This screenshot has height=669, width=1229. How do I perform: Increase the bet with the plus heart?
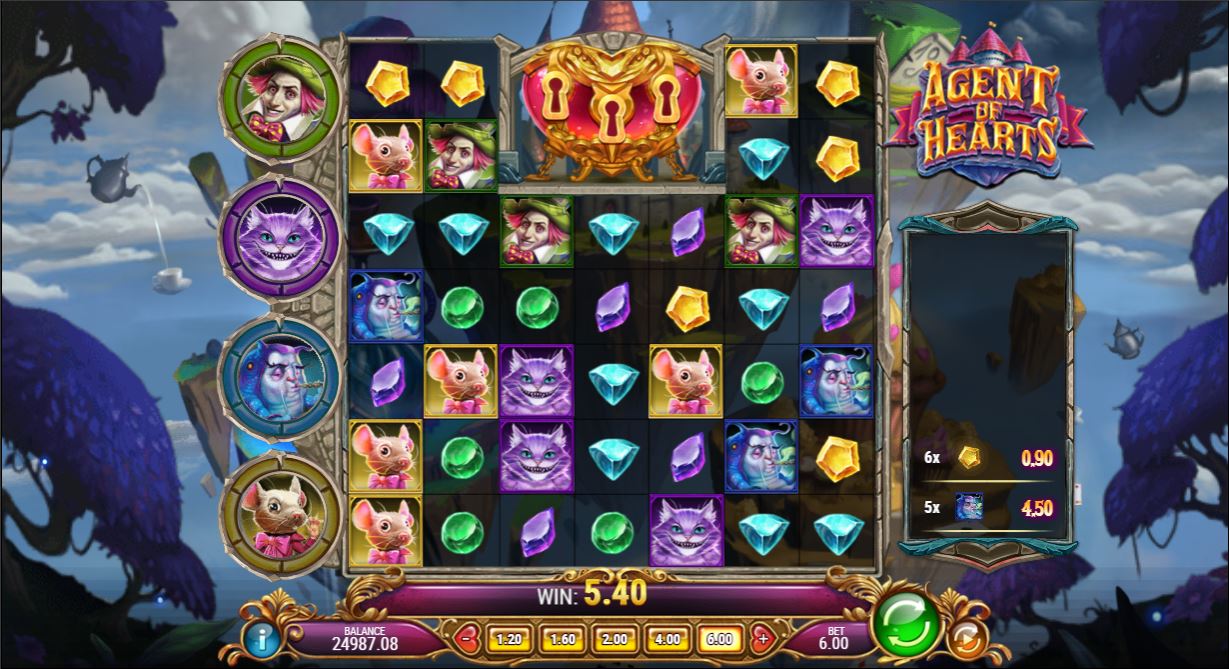(x=763, y=637)
